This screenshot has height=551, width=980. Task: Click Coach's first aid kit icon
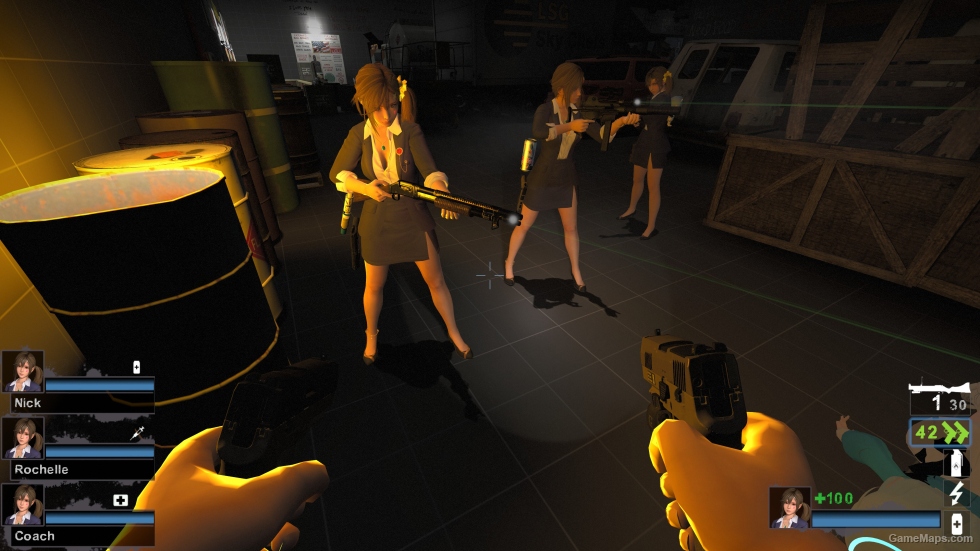(121, 500)
